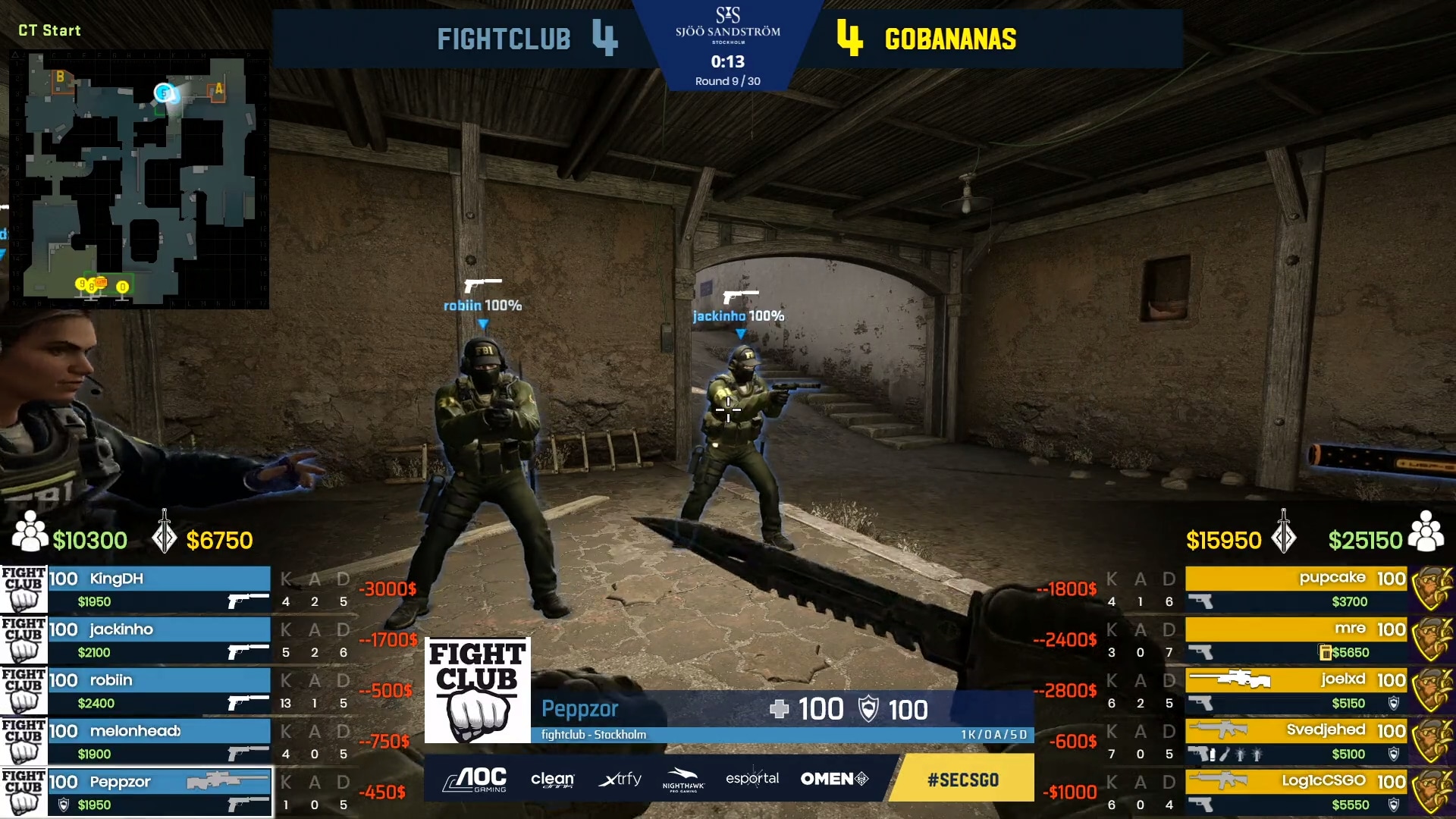Switch to the GOBANANAS team header
The image size is (1456, 819).
tap(949, 39)
